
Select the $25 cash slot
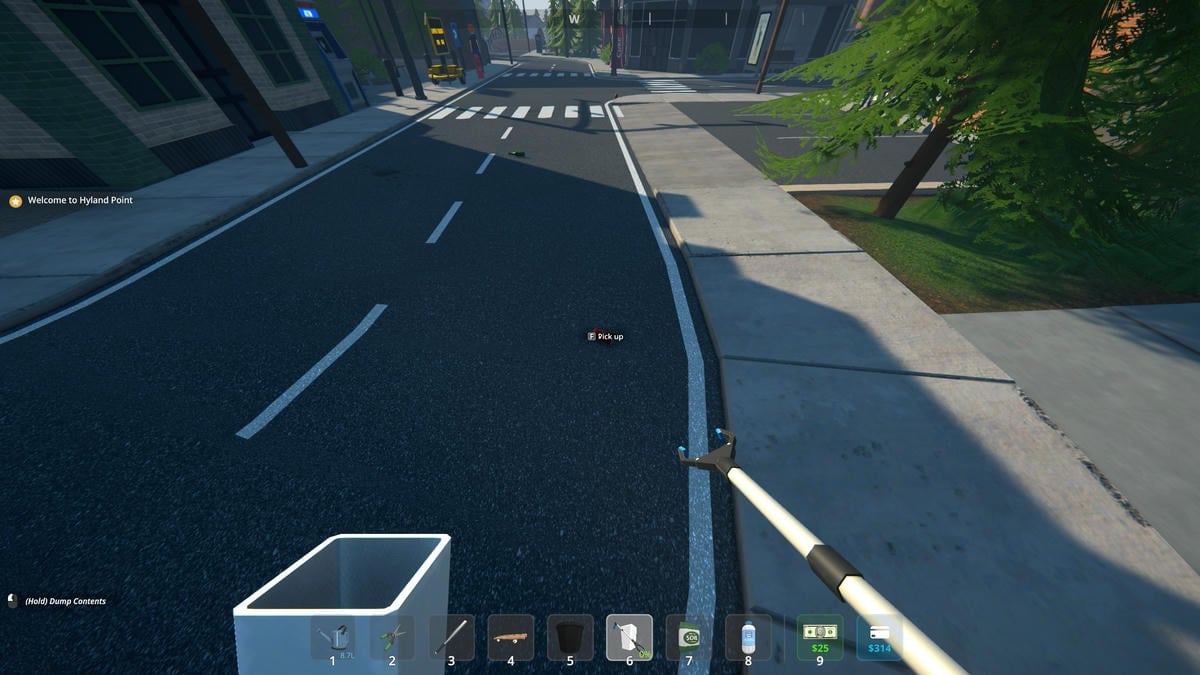click(x=820, y=637)
